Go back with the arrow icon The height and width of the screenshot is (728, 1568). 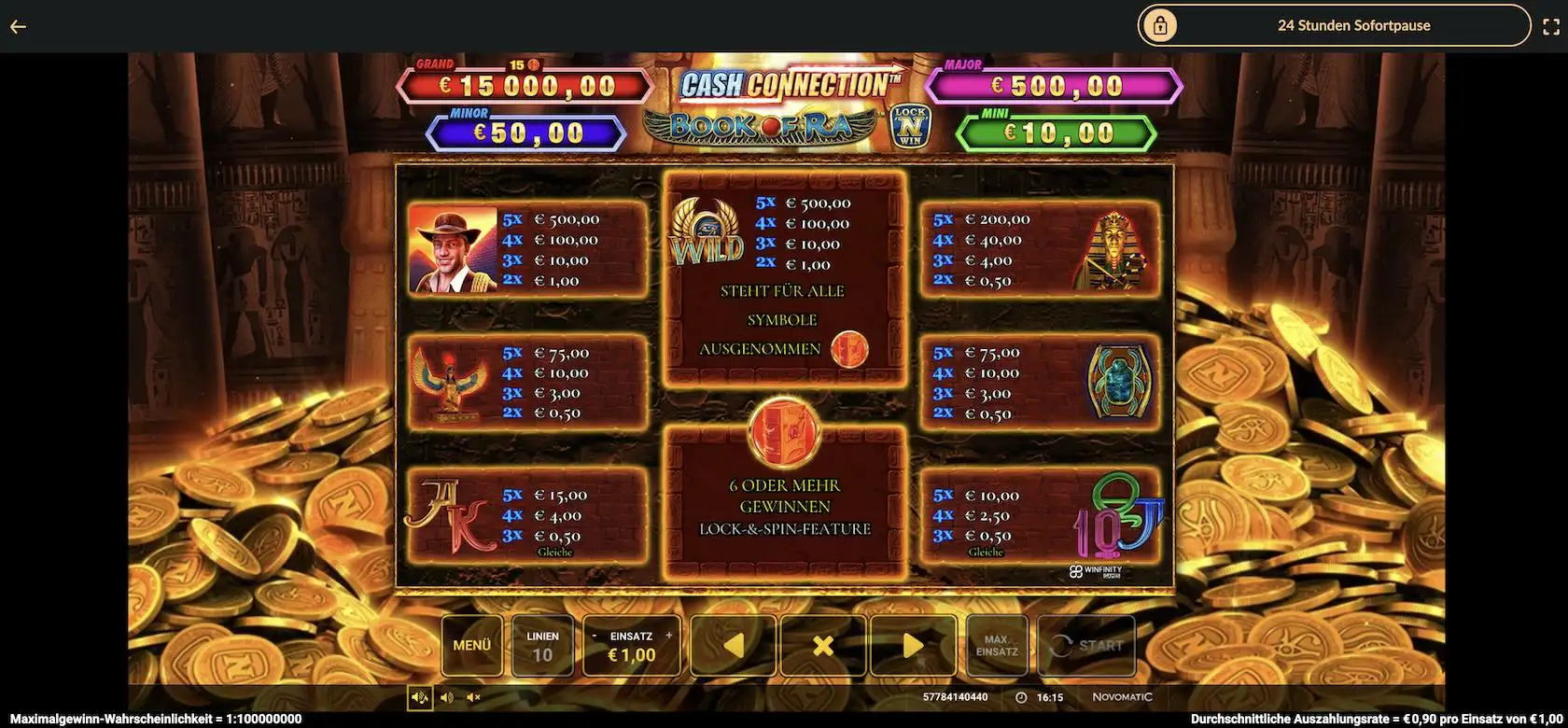18,26
